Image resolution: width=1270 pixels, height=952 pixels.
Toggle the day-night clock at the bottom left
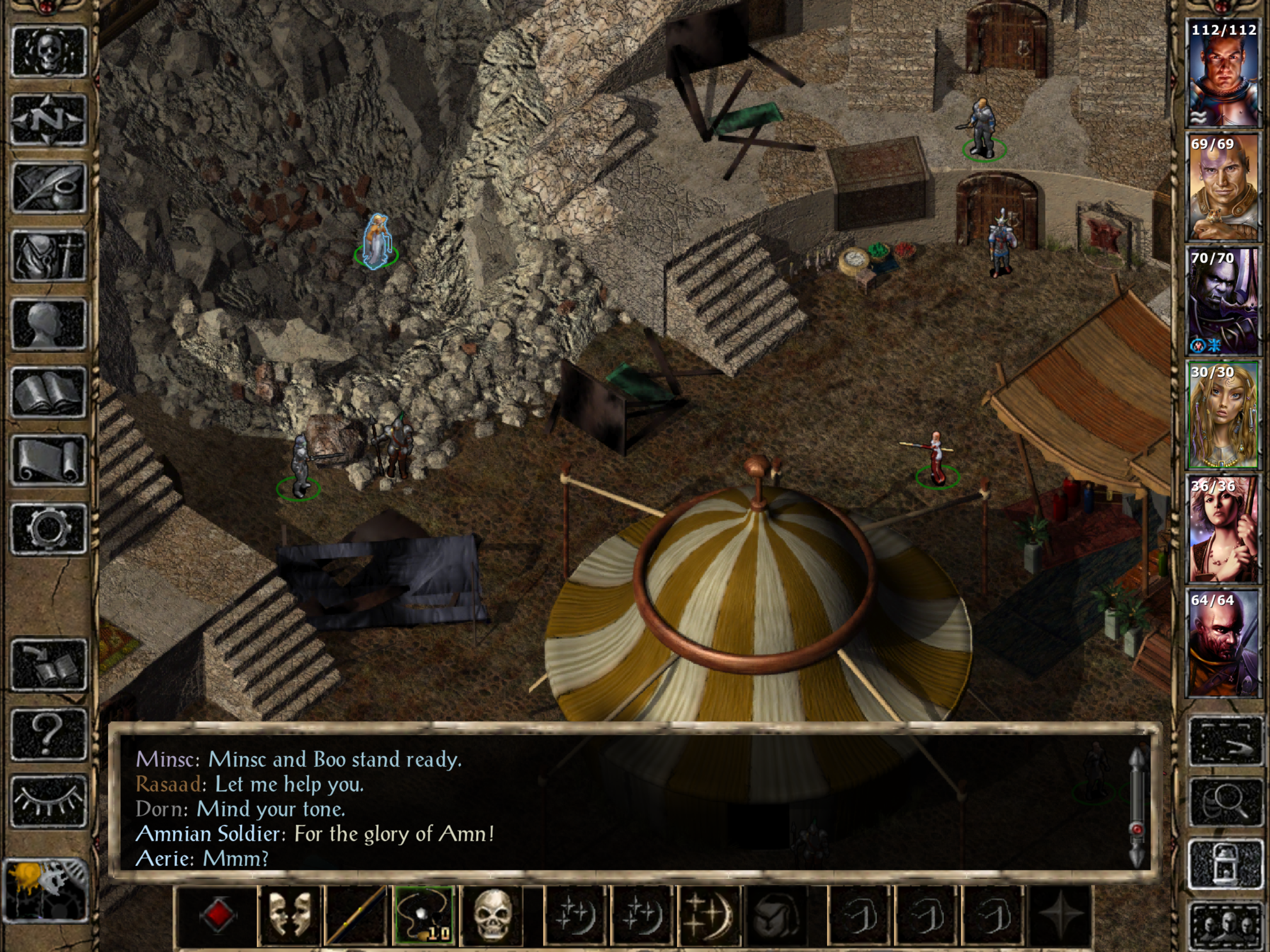tap(46, 890)
